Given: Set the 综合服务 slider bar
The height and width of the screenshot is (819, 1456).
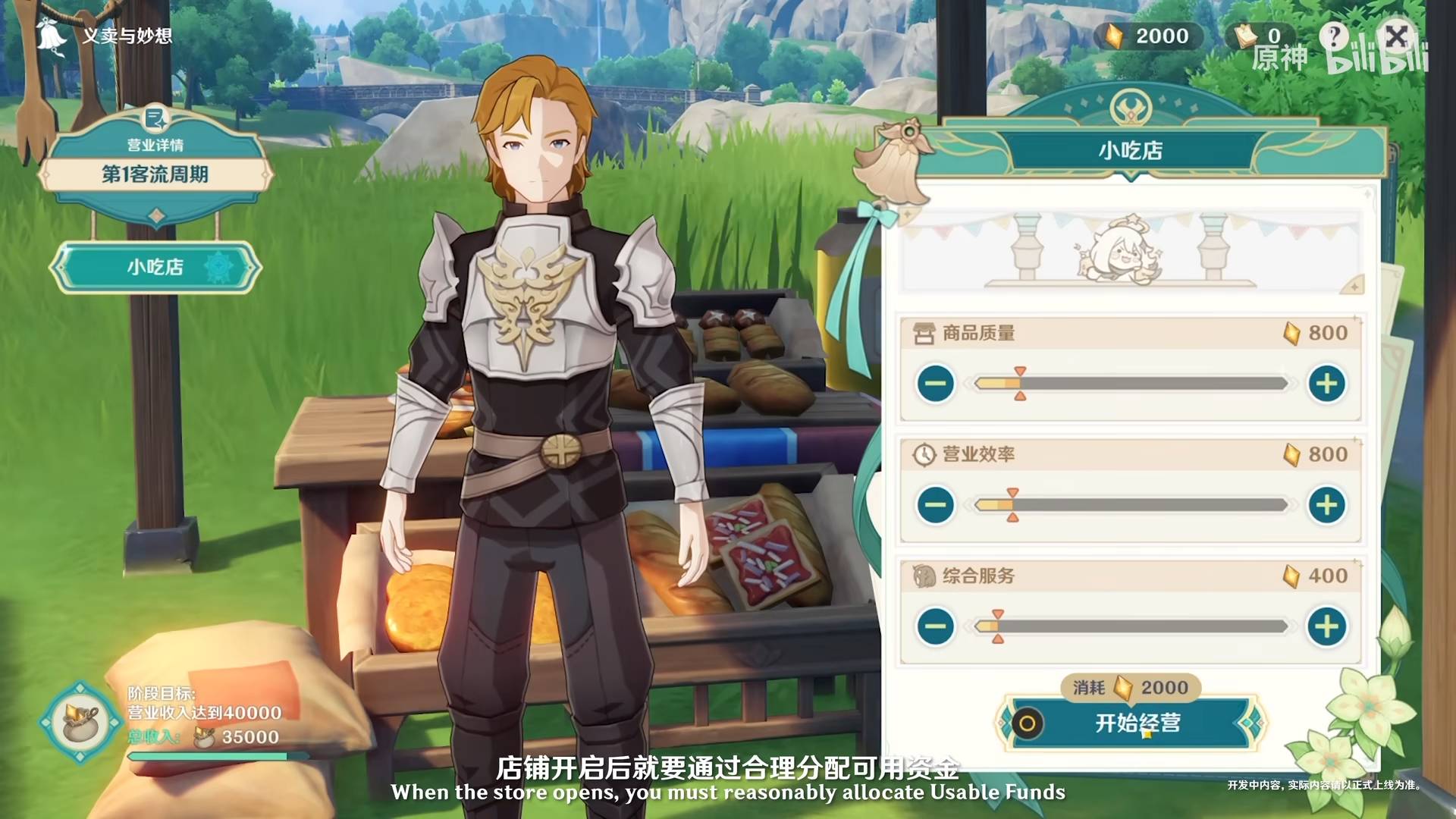Looking at the screenshot, I should click(x=1130, y=626).
